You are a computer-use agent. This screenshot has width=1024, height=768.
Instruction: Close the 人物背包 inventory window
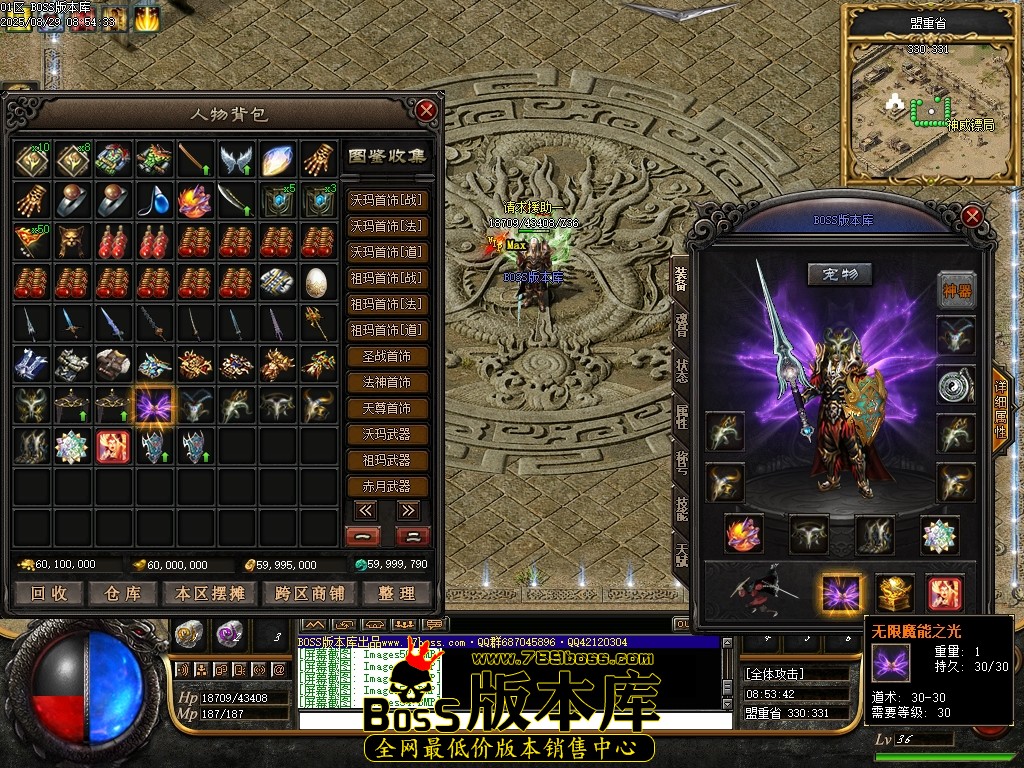[x=427, y=110]
